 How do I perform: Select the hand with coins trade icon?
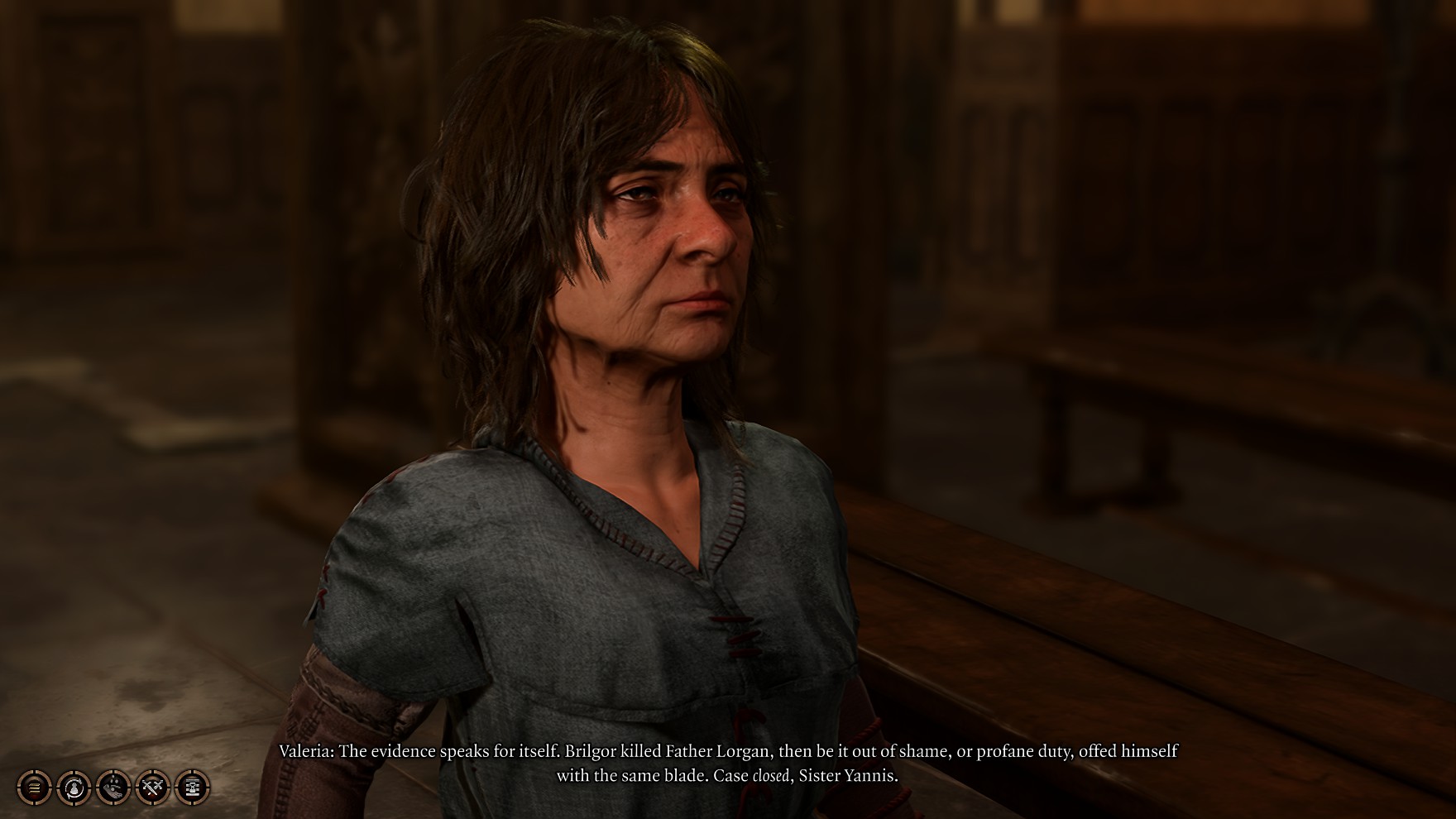point(113,788)
